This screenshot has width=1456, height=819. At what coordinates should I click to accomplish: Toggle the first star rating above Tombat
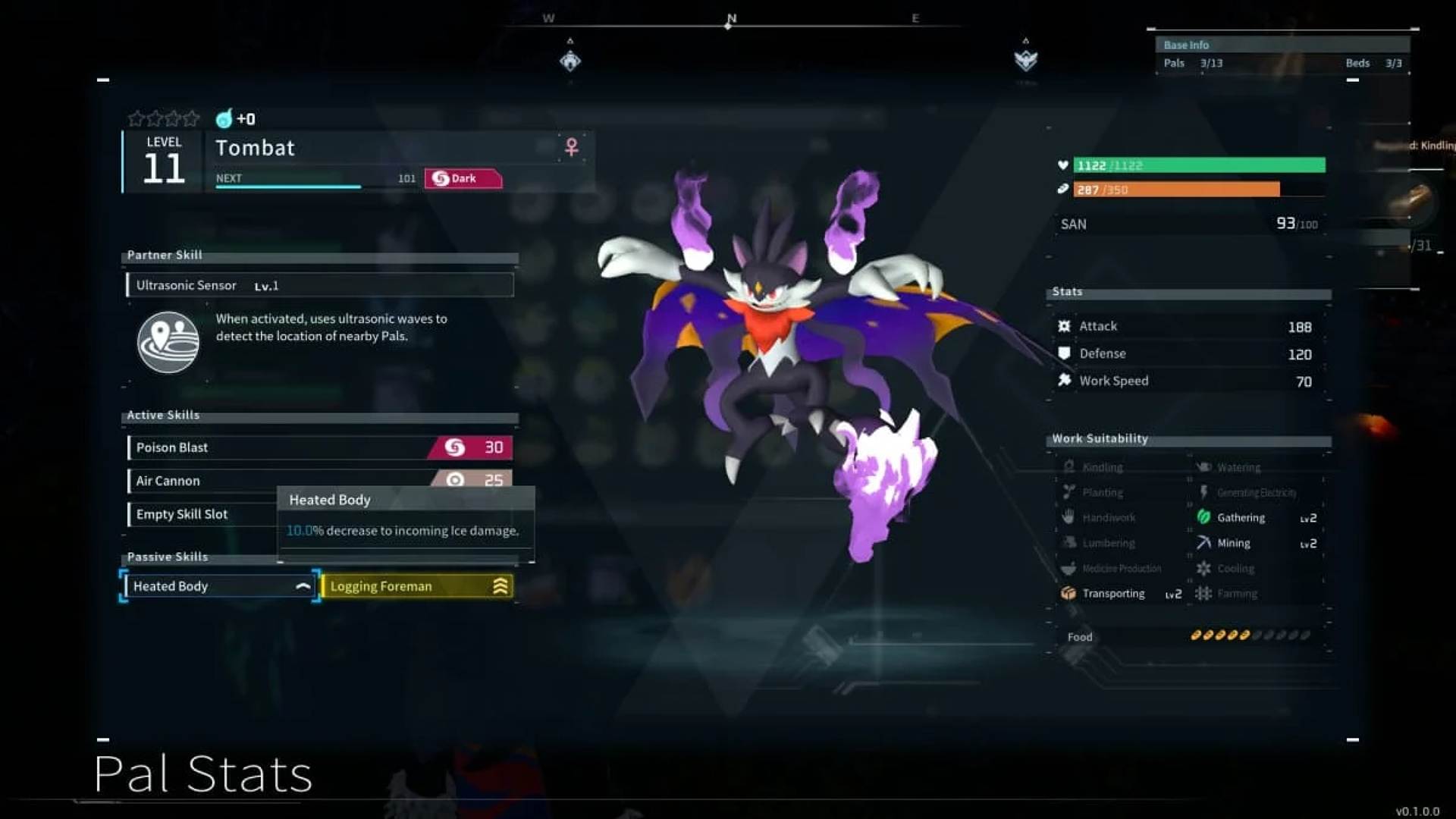pos(137,118)
